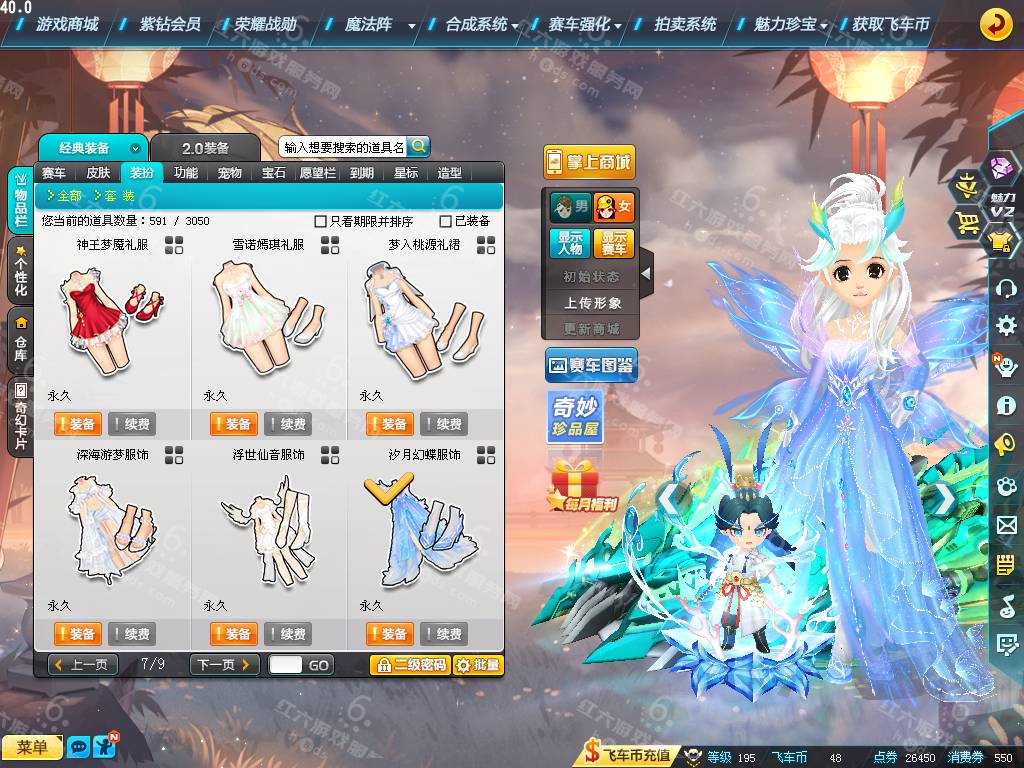Viewport: 1024px width, 768px height.
Task: Toggle 只看期限并排序 checkbox
Action: click(321, 221)
